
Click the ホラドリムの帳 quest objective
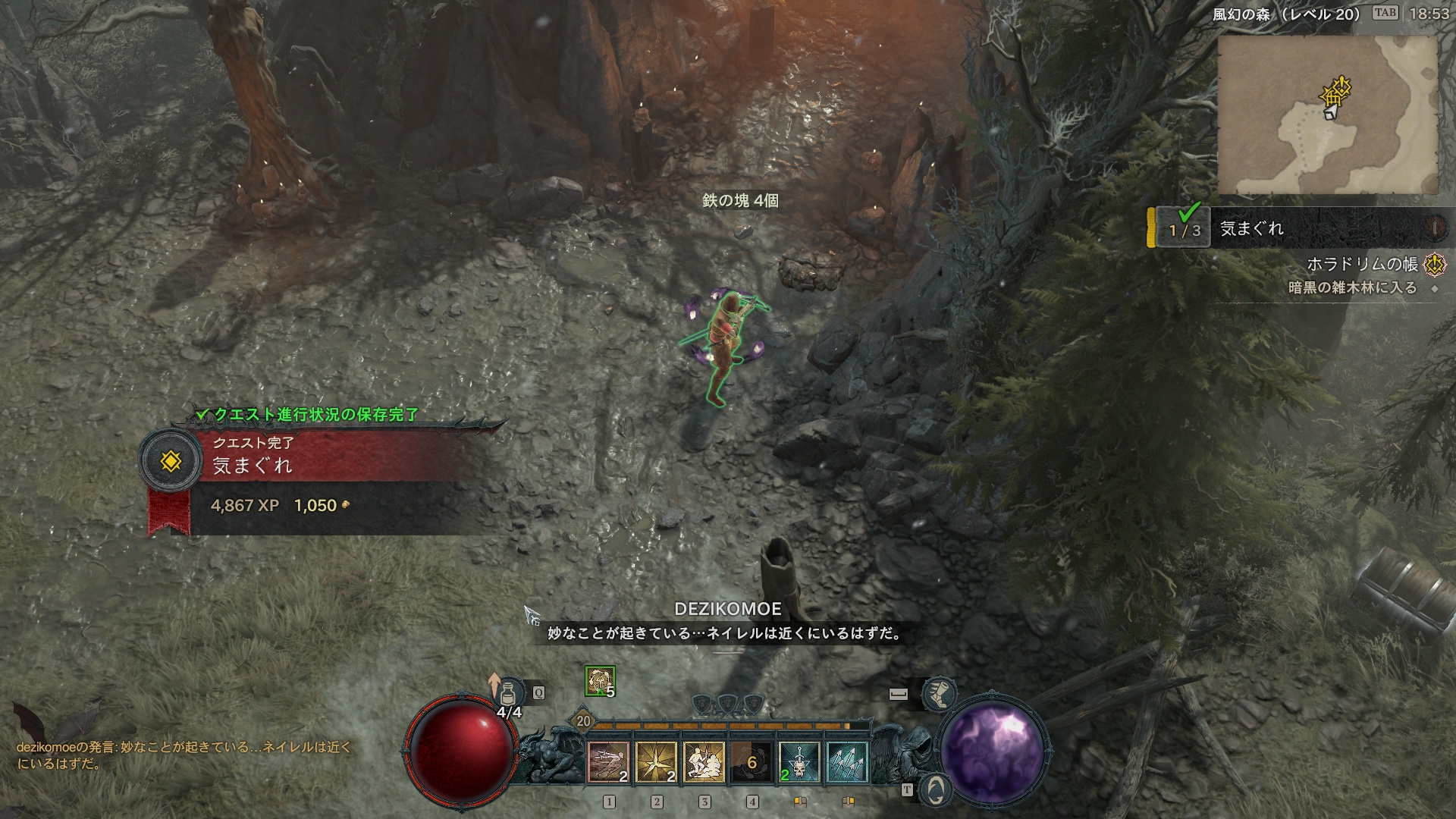point(1362,264)
